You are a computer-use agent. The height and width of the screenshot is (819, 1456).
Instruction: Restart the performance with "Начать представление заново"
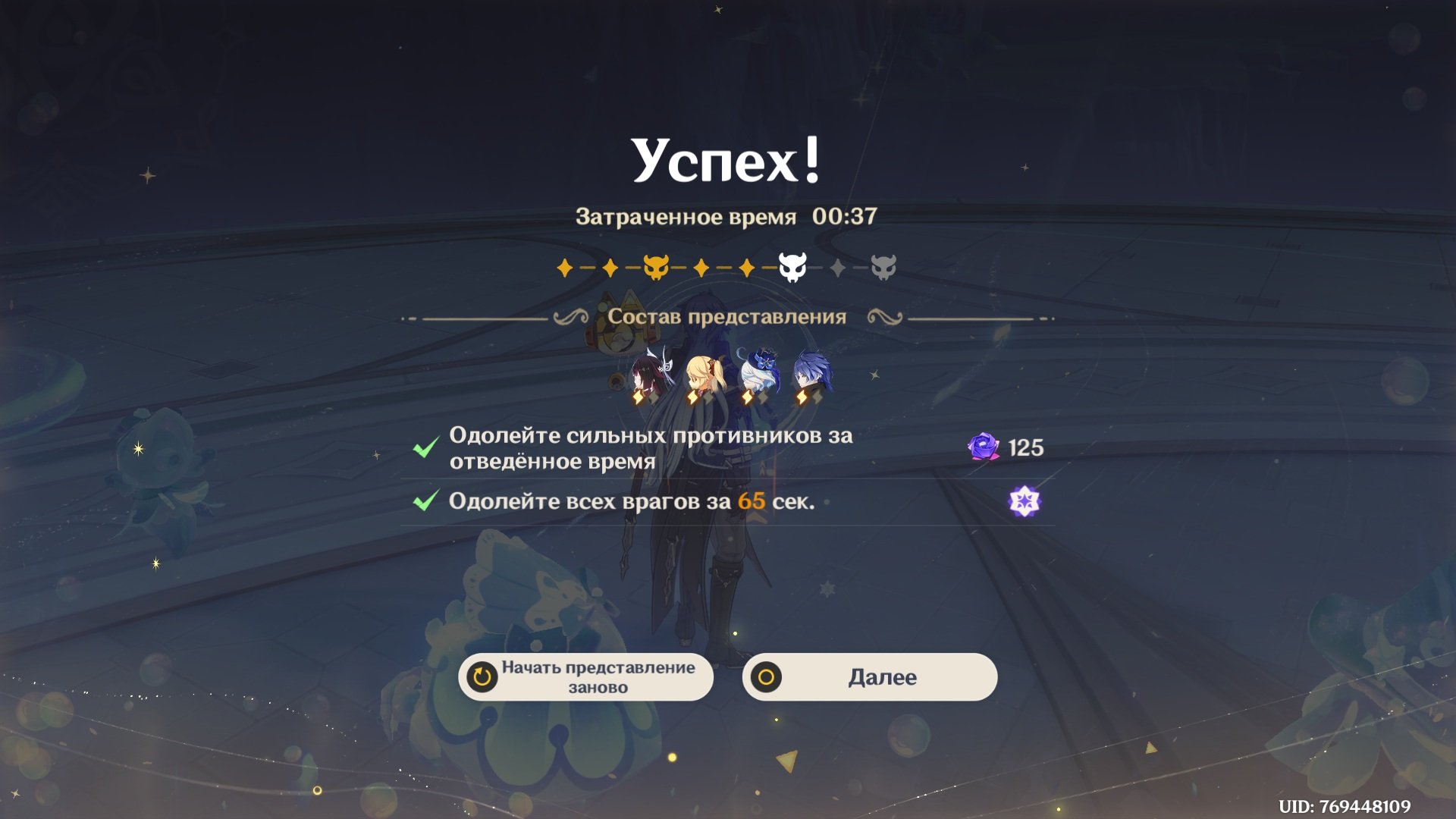pos(586,677)
